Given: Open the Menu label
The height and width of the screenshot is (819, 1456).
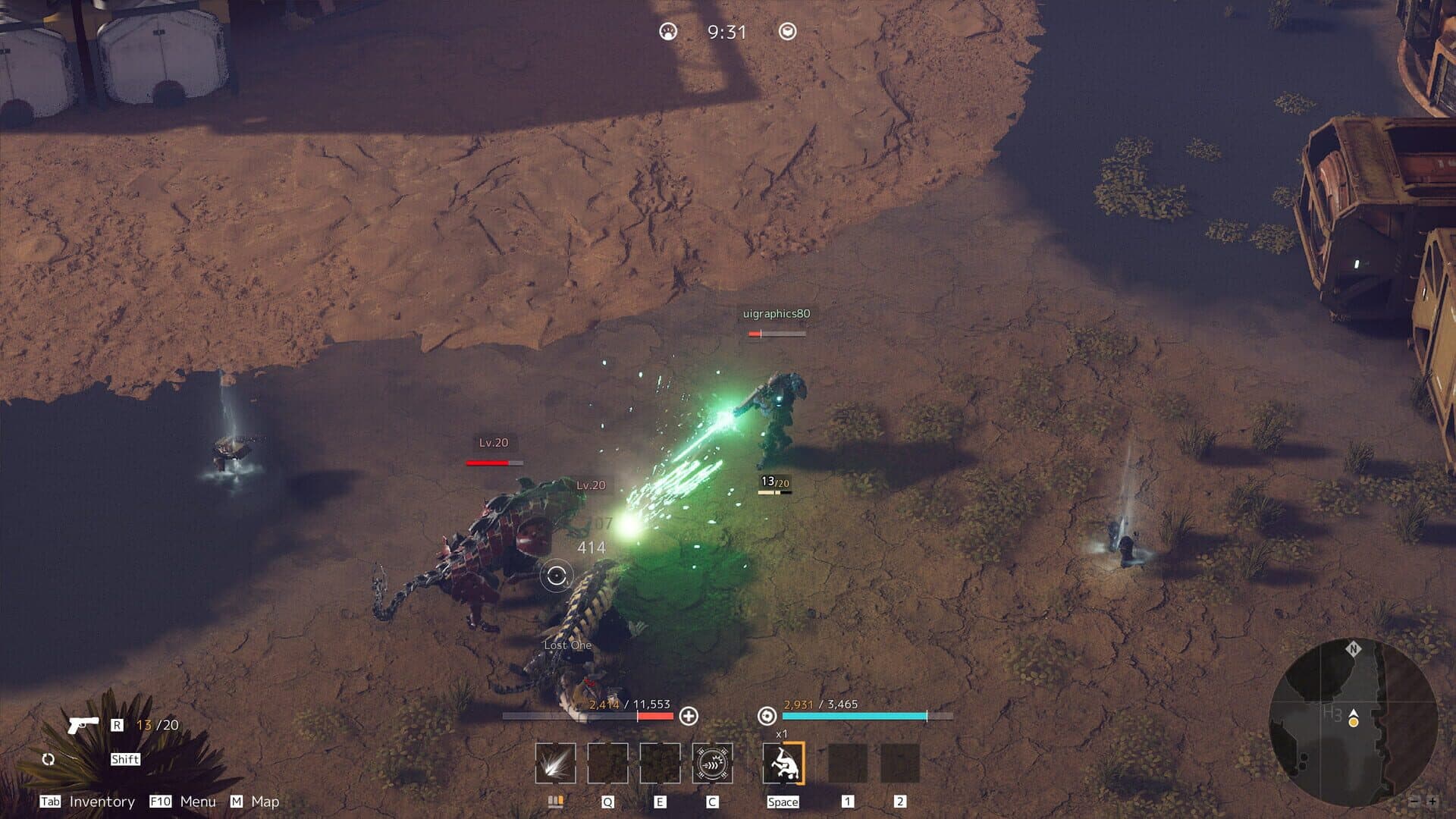Looking at the screenshot, I should (198, 802).
